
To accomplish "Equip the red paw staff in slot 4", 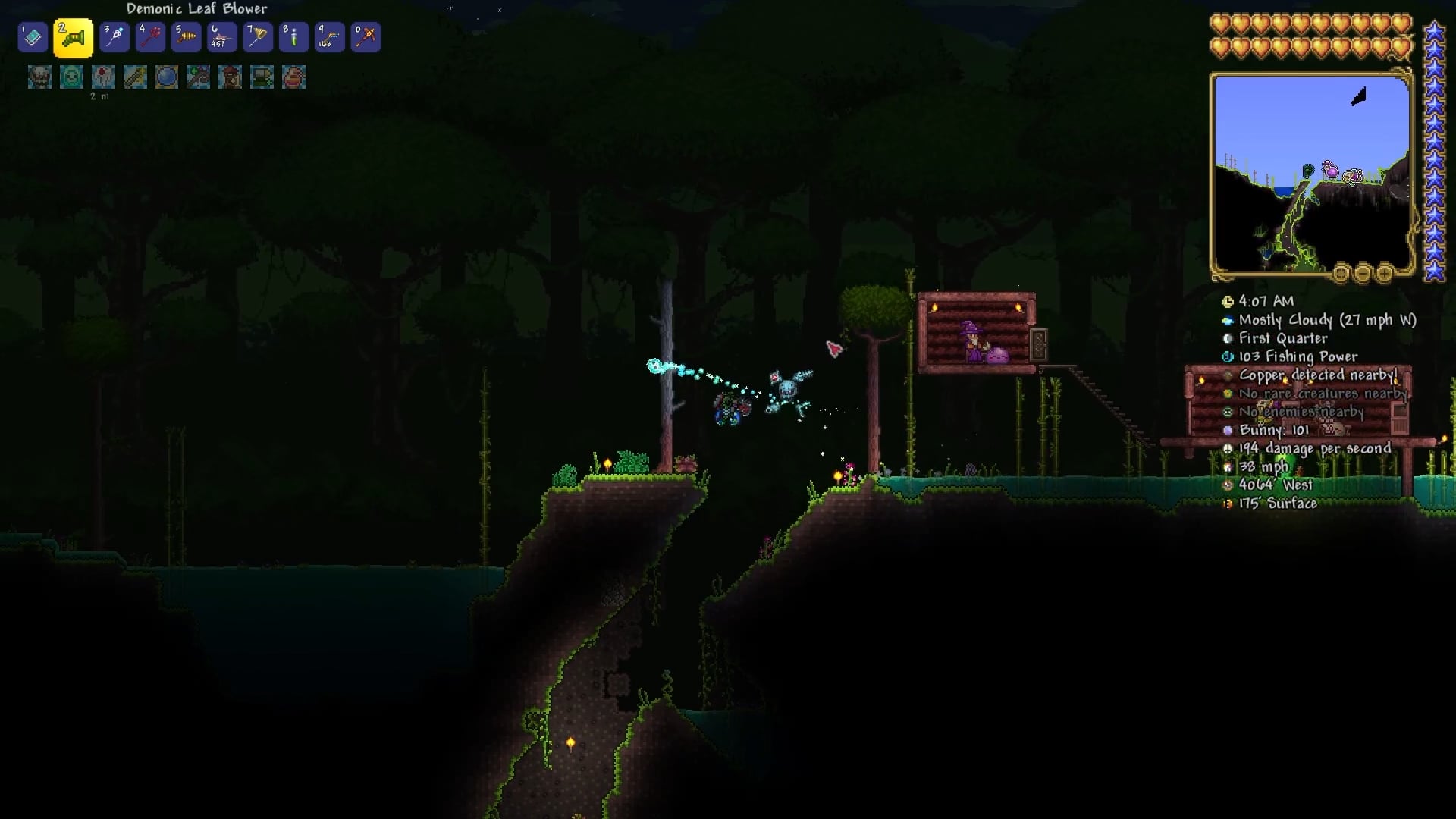I will (149, 37).
